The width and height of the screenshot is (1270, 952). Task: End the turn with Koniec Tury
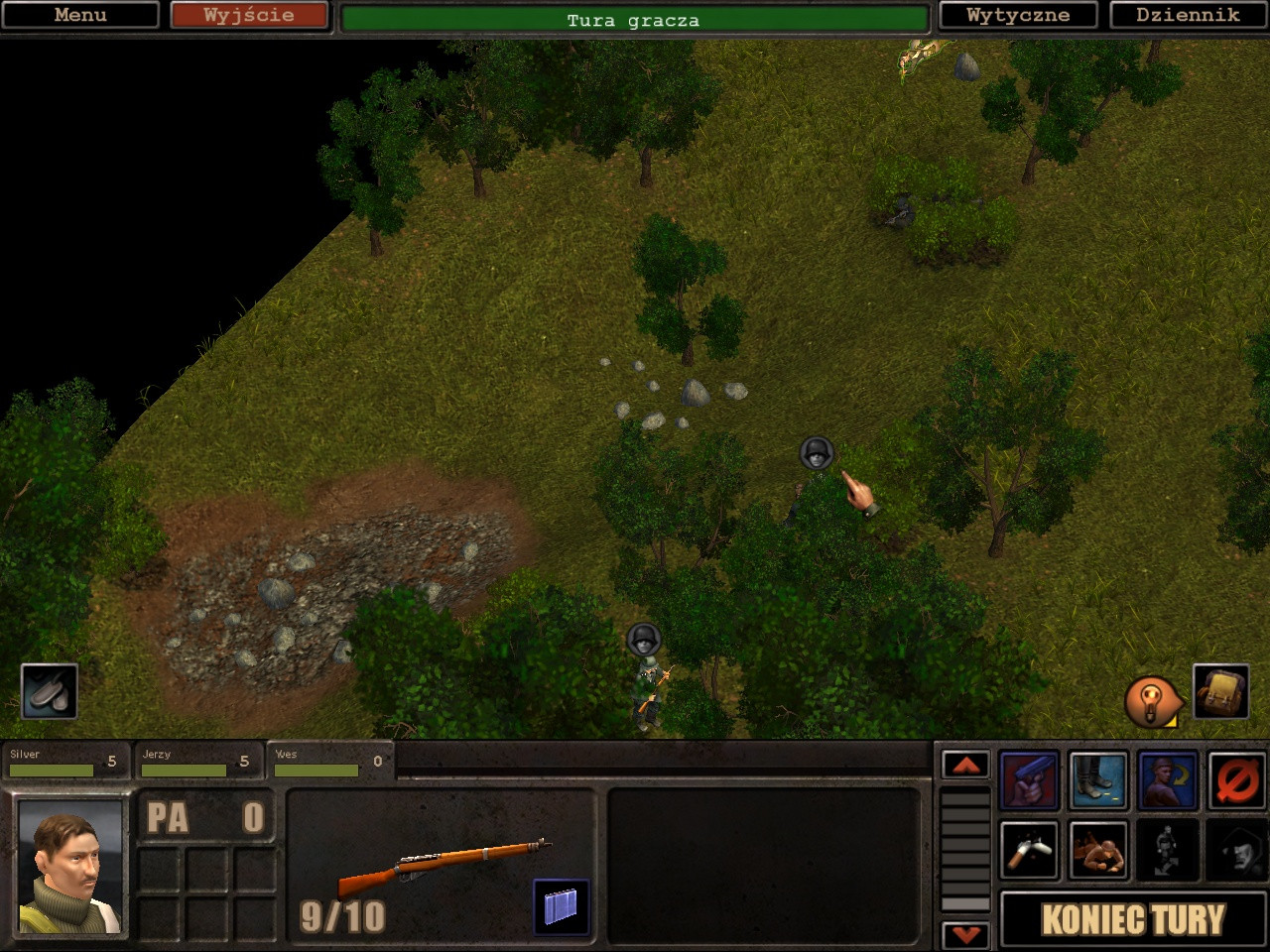click(x=1133, y=919)
